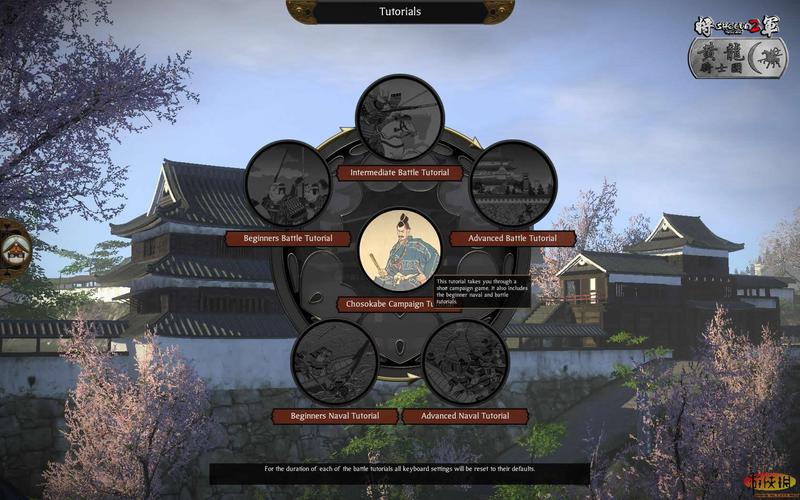Viewport: 800px width, 500px height.
Task: Open the Intermediate Battle Tutorial
Action: (x=400, y=173)
